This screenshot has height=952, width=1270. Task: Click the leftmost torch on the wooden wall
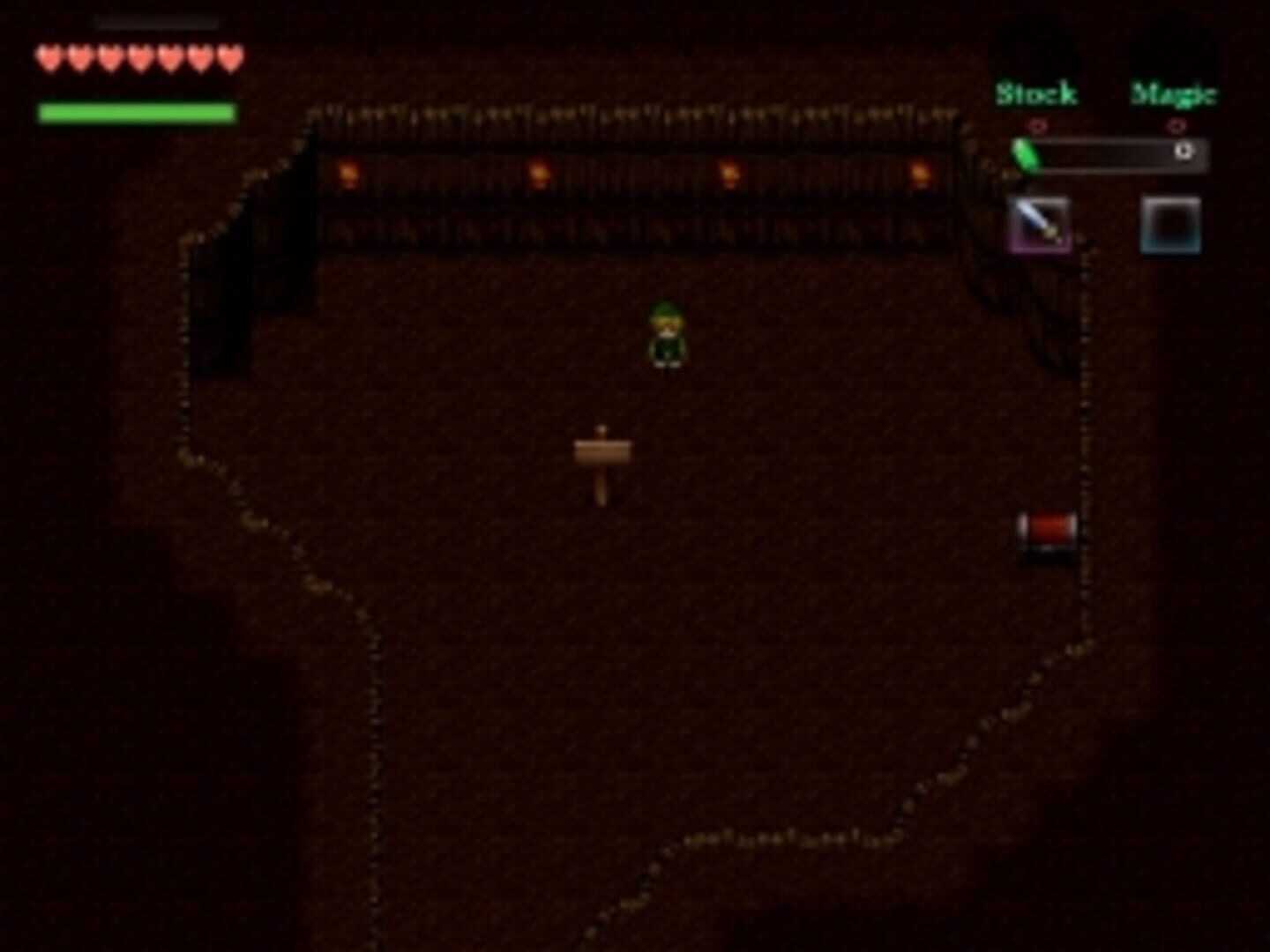[349, 171]
